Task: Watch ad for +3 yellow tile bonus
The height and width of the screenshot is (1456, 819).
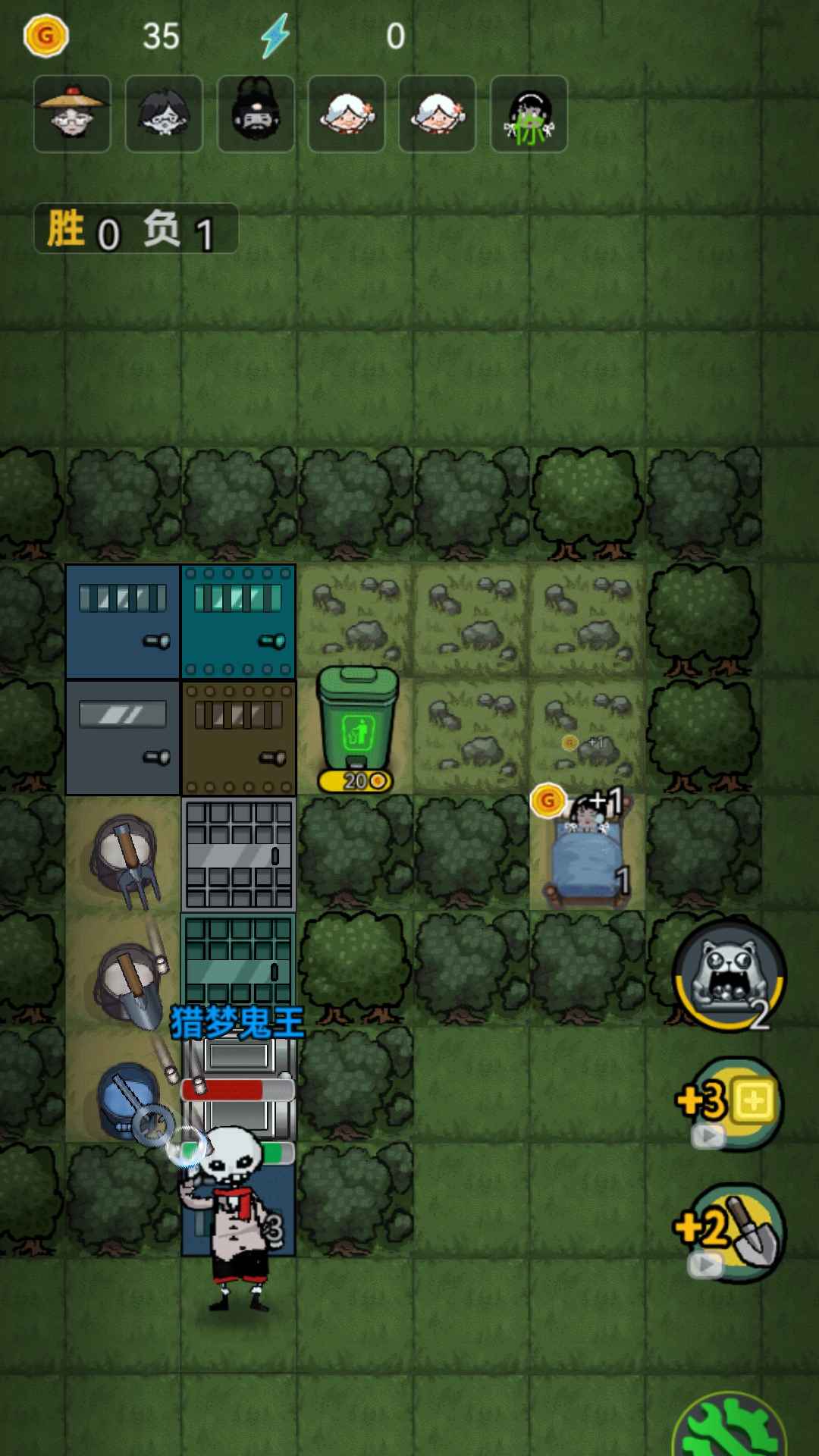Action: 730,1103
